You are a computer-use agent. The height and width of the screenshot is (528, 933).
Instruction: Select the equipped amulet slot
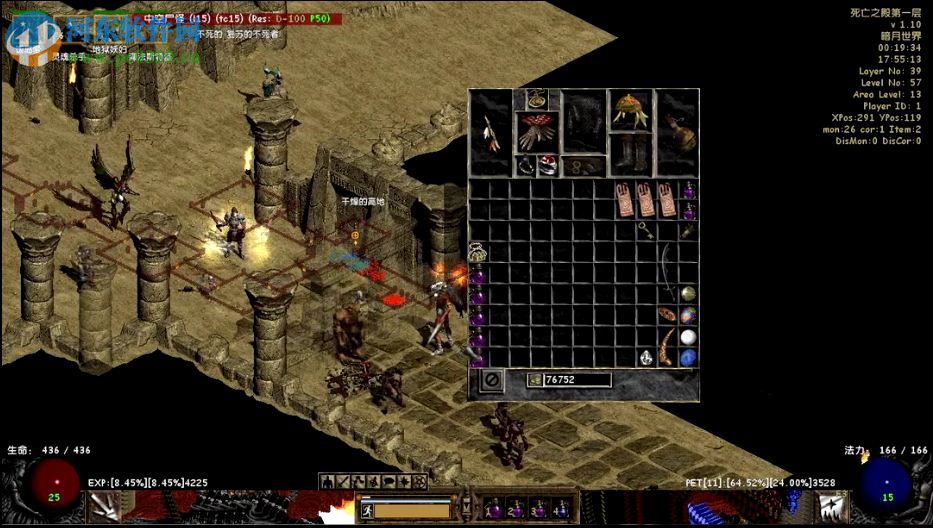coord(538,99)
